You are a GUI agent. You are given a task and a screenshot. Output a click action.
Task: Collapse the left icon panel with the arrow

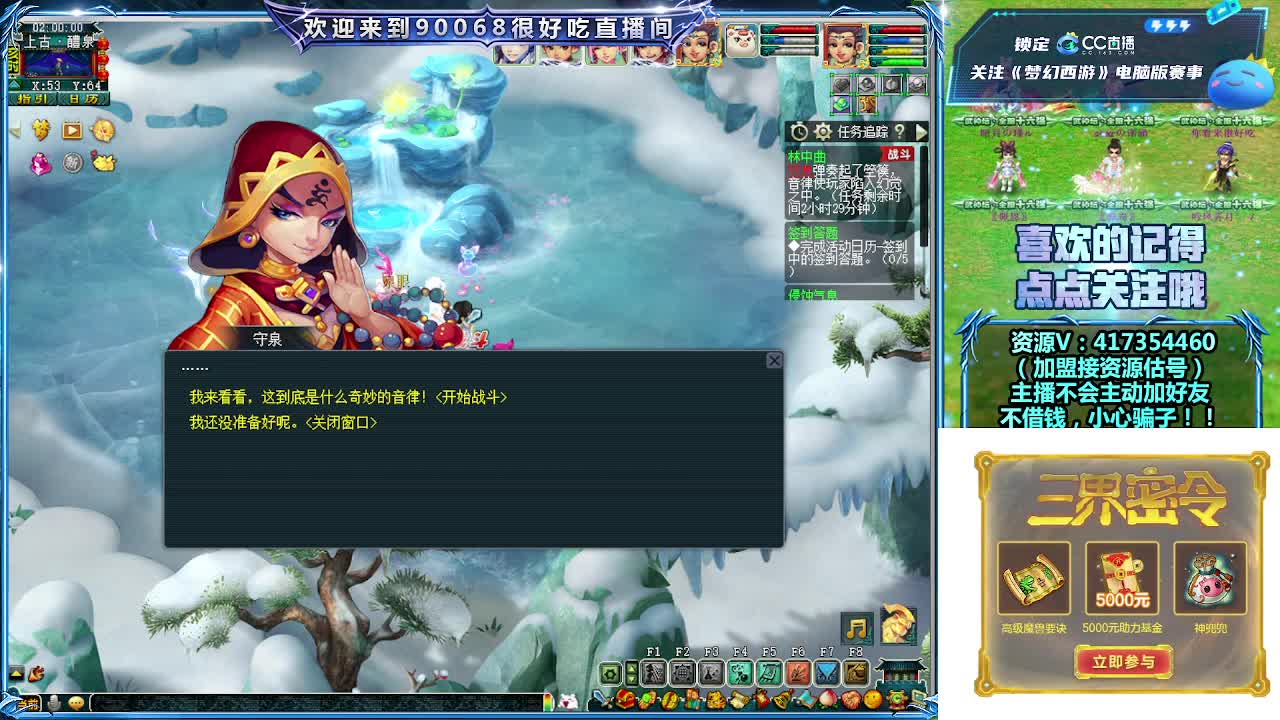pos(16,129)
